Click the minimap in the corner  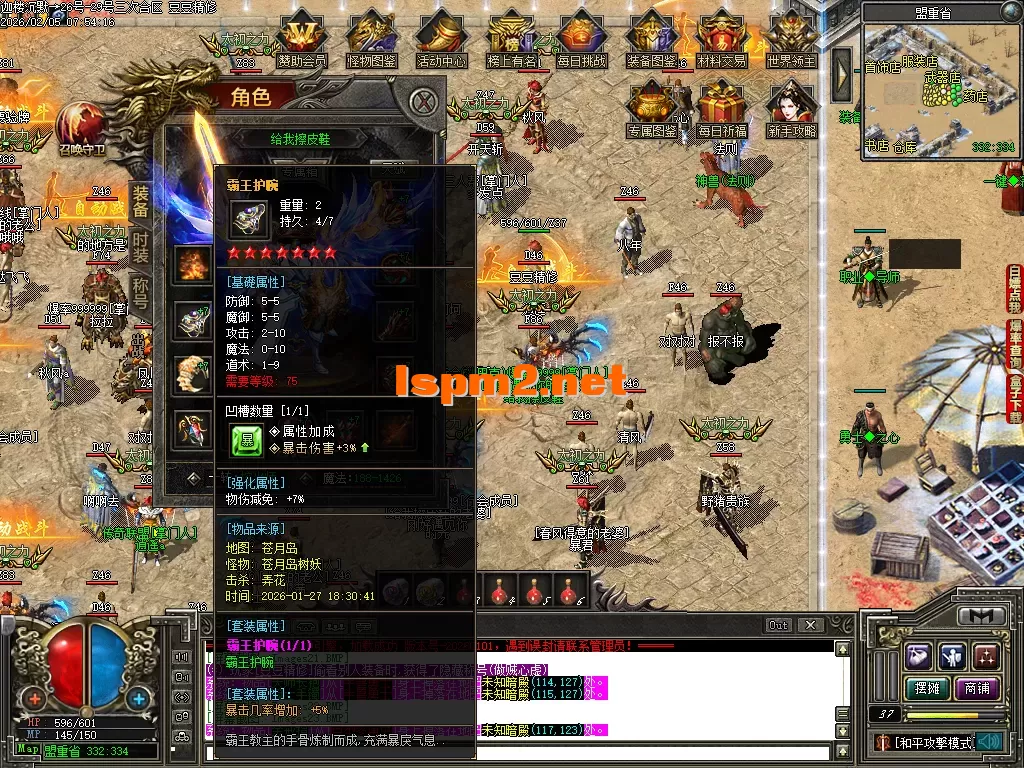[x=939, y=90]
